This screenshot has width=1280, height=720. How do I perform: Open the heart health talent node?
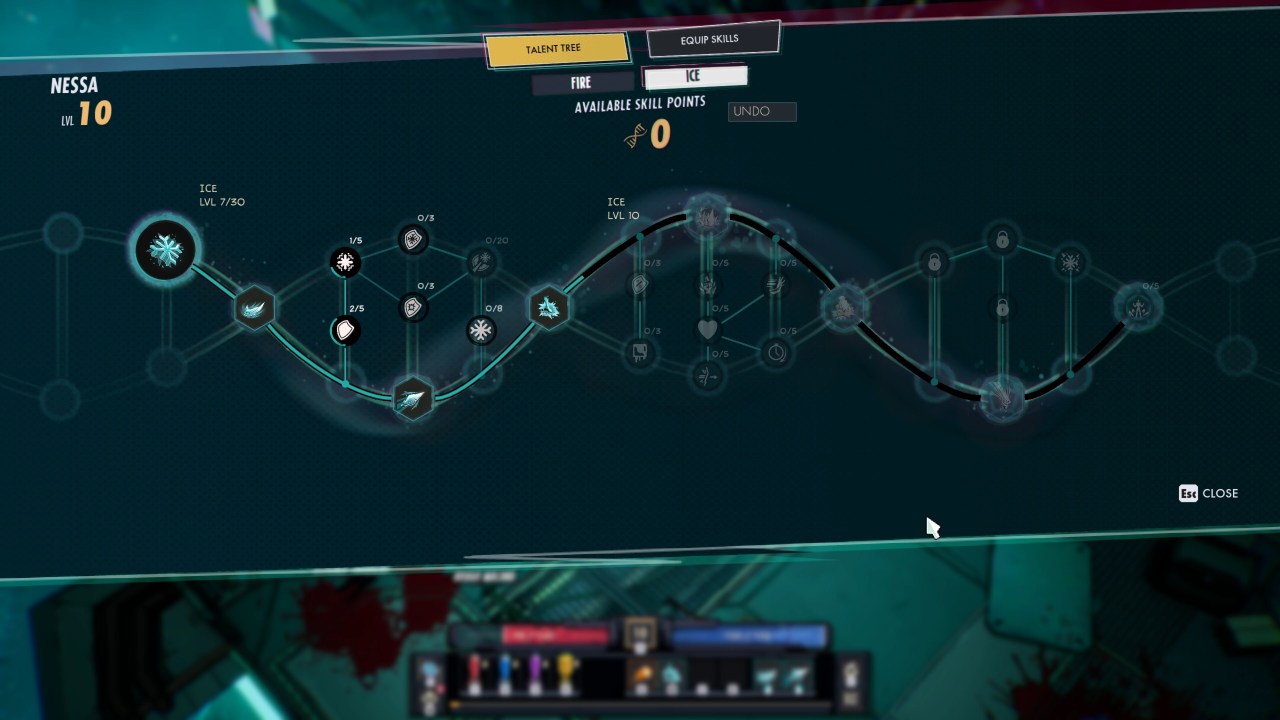pyautogui.click(x=709, y=329)
